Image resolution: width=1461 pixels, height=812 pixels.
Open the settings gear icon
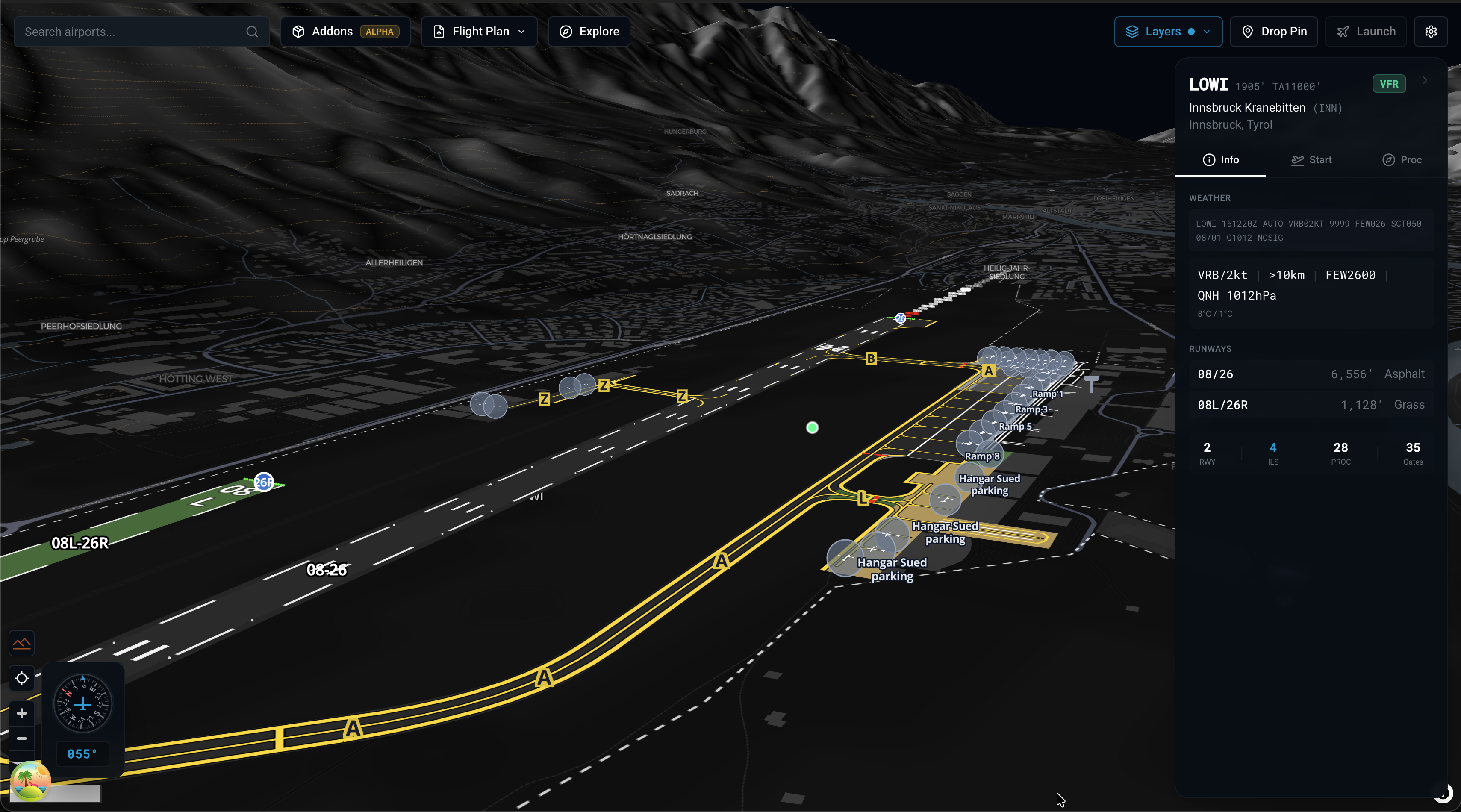pyautogui.click(x=1431, y=32)
